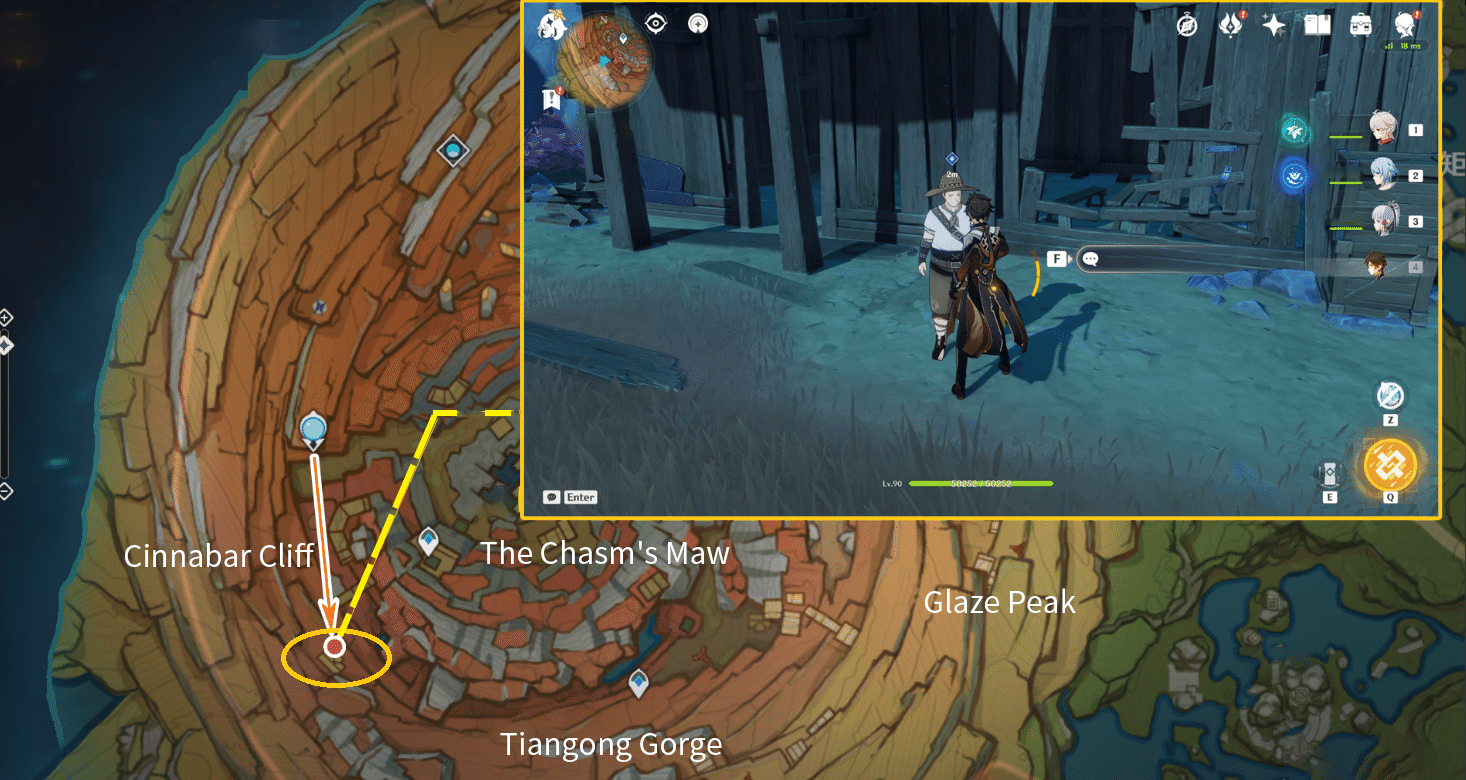Open the quest tracker exclamation icon

pyautogui.click(x=551, y=98)
